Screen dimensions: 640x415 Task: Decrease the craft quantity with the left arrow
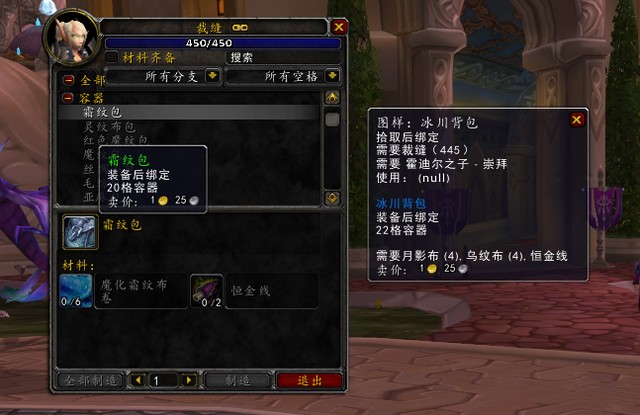click(x=138, y=381)
